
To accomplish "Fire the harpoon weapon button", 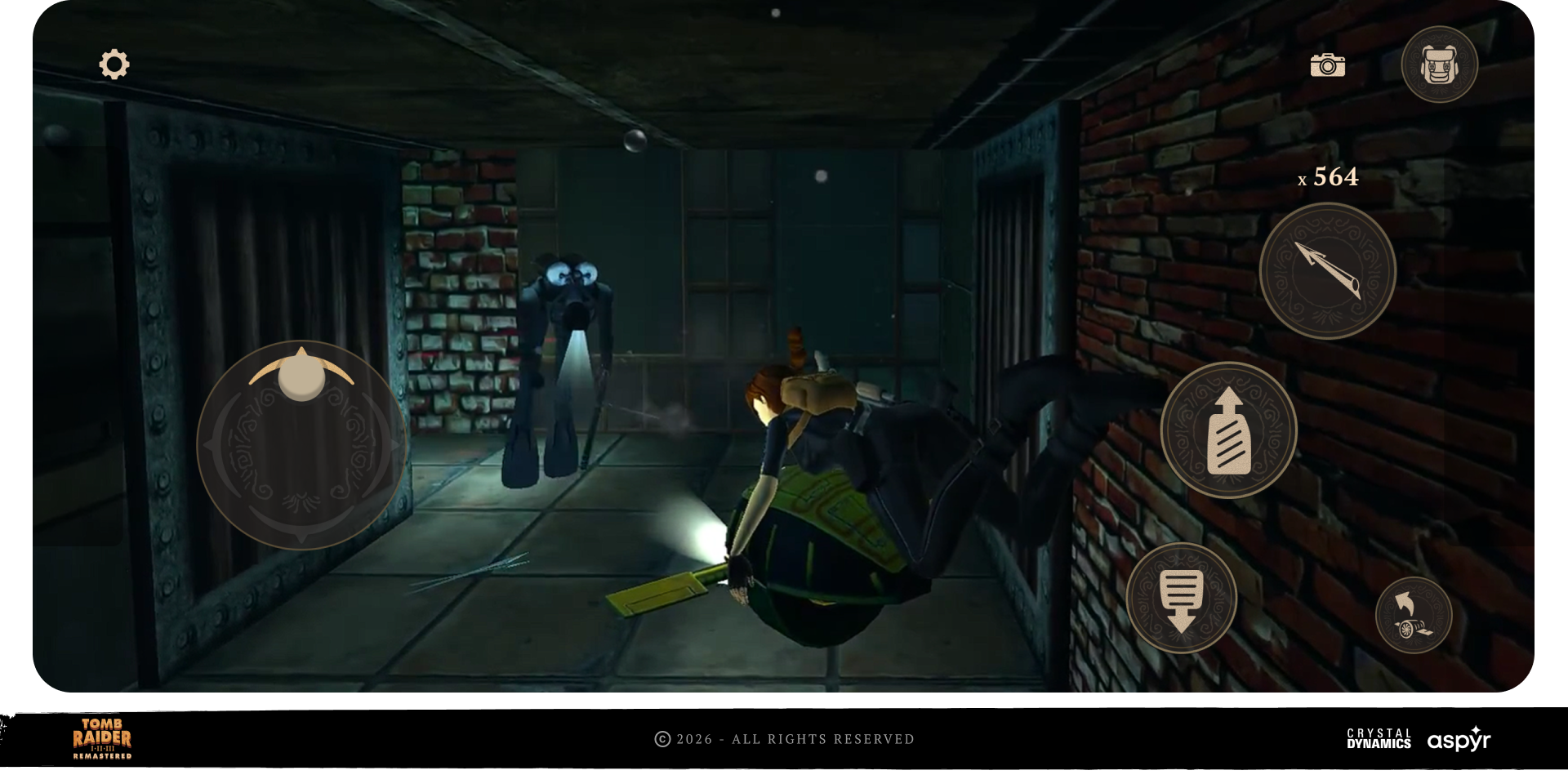I will pos(1327,271).
